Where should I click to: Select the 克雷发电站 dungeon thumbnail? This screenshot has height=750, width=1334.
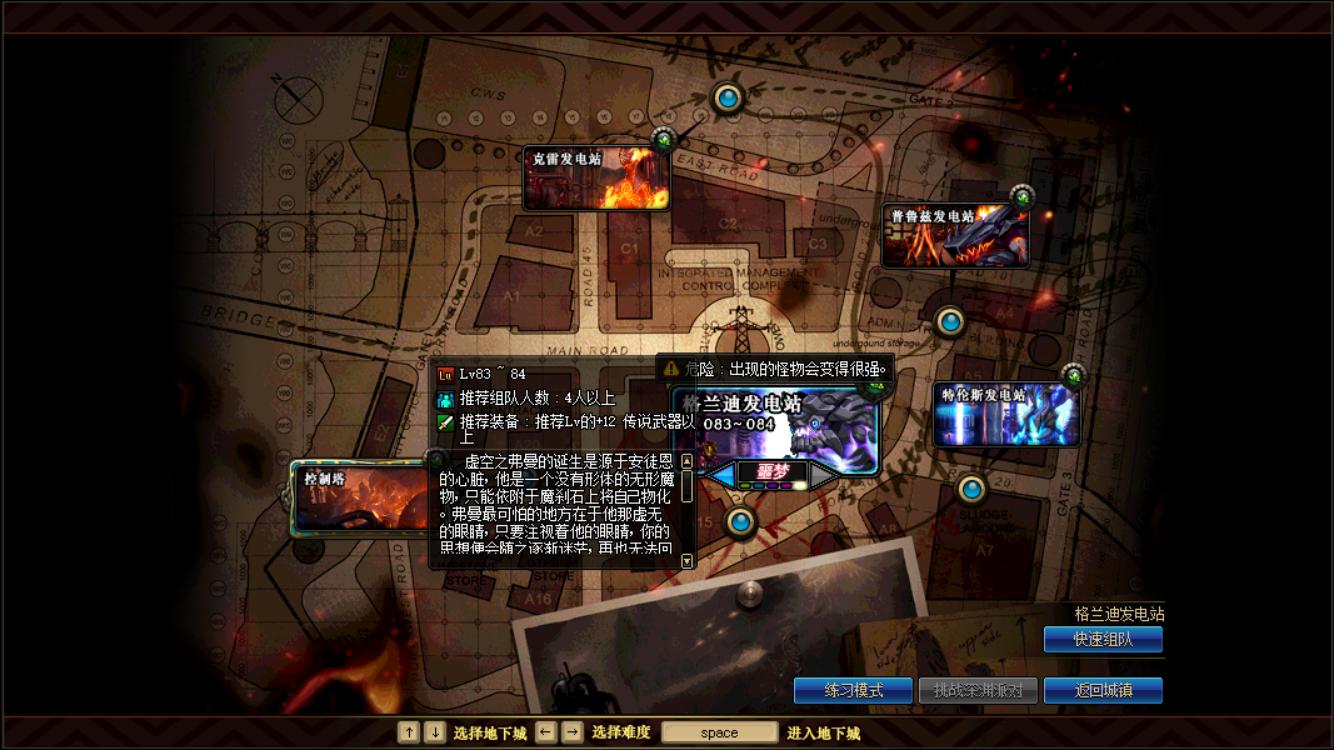[595, 178]
